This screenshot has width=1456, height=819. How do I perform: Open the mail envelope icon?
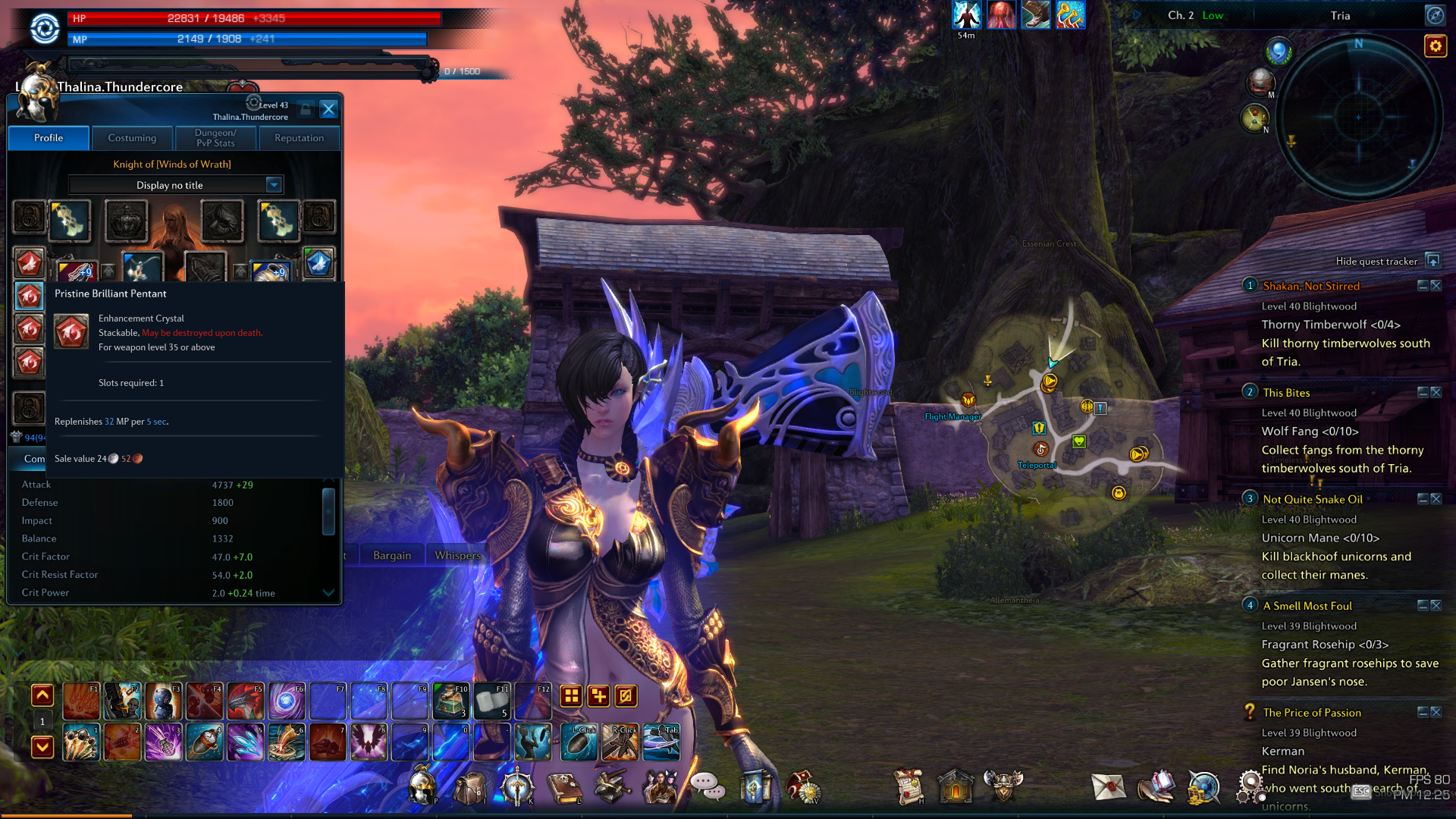coord(1108,787)
